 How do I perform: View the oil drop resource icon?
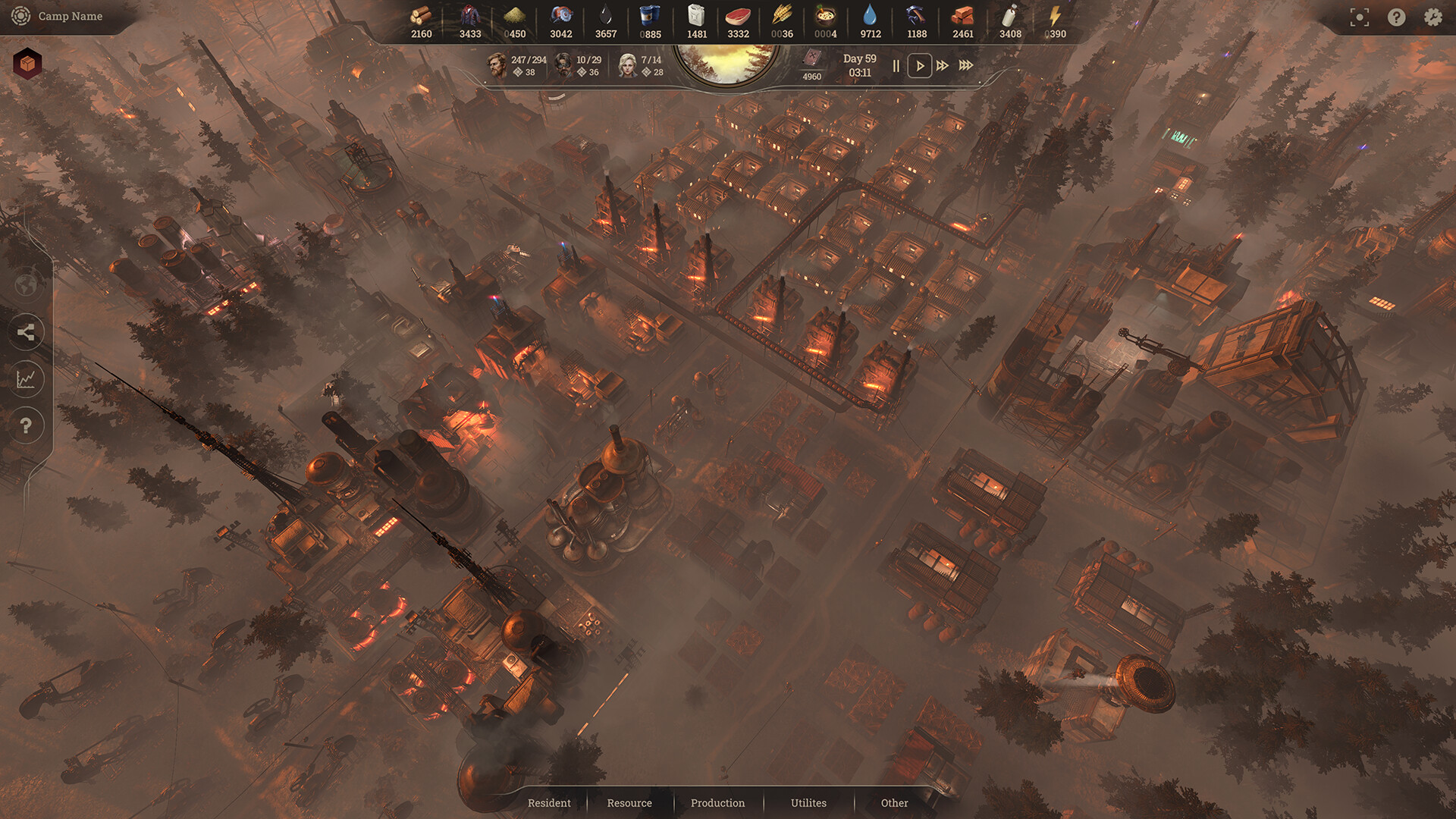pyautogui.click(x=605, y=15)
